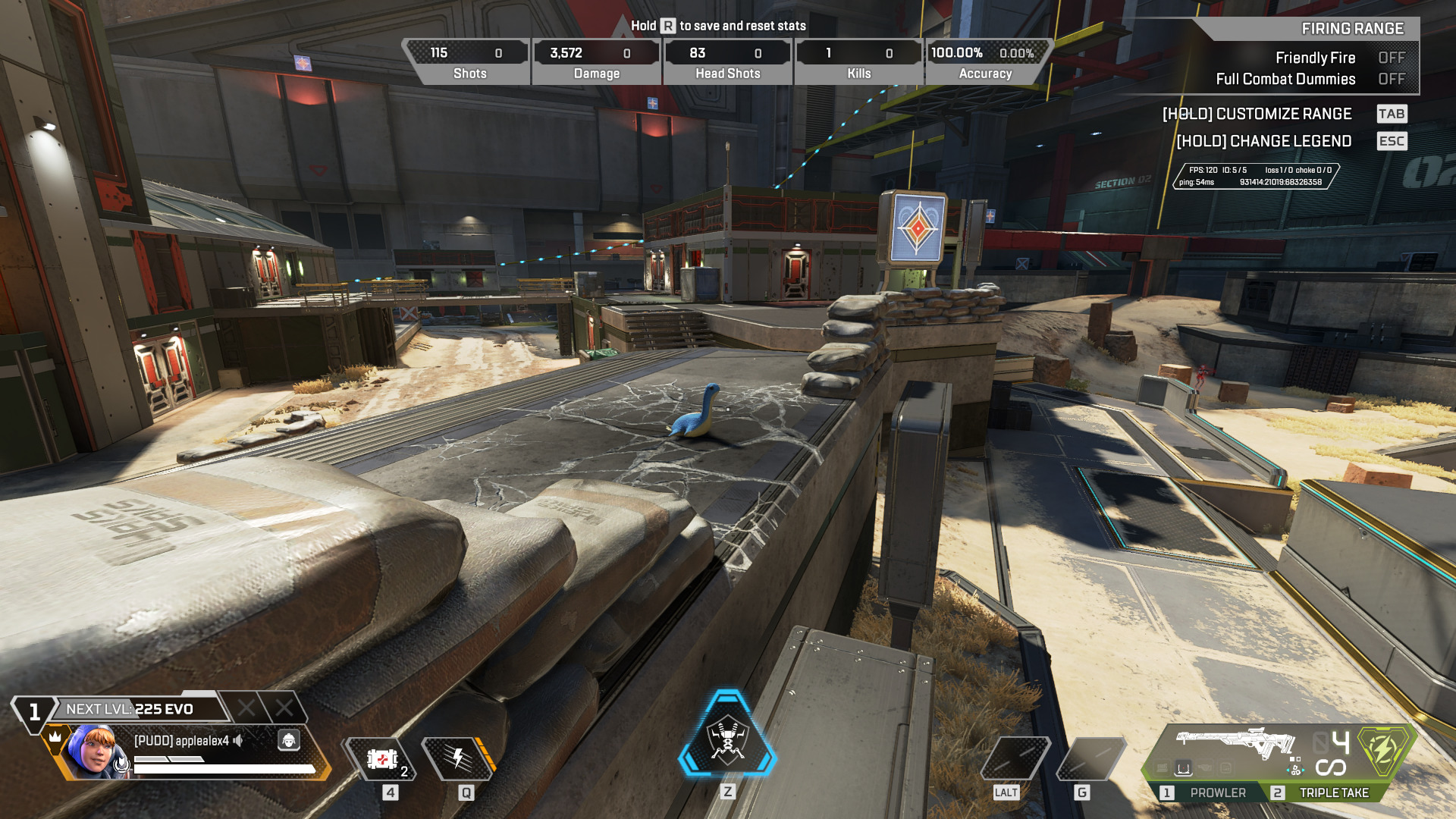Toggle Full Combat Dummies setting
The height and width of the screenshot is (819, 1456).
(1391, 79)
